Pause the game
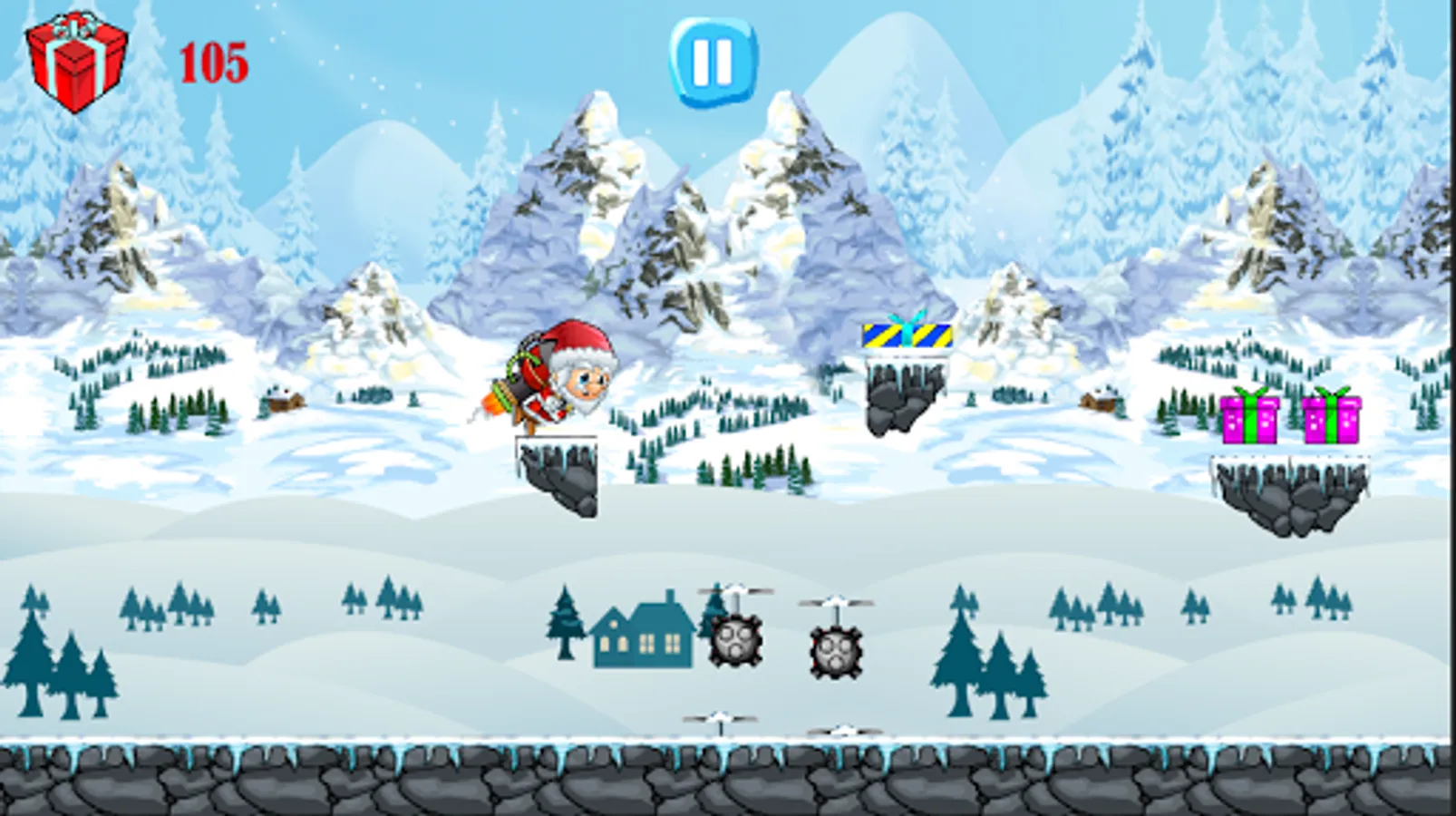1456x816 pixels. pos(713,63)
